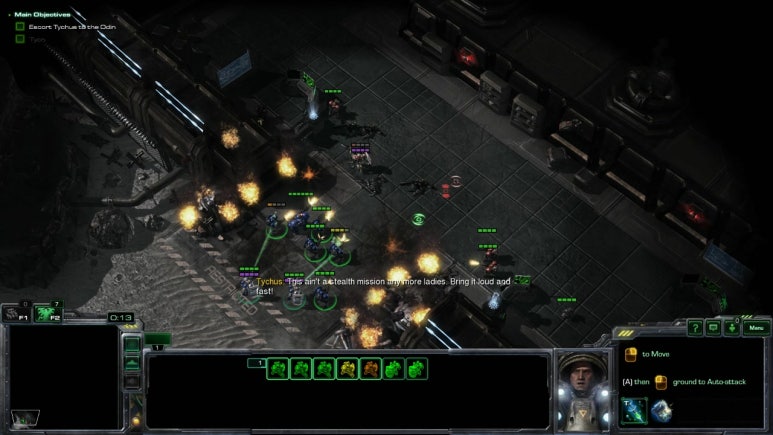Toggle the top minimap side button
773x435 pixels.
tap(131, 344)
